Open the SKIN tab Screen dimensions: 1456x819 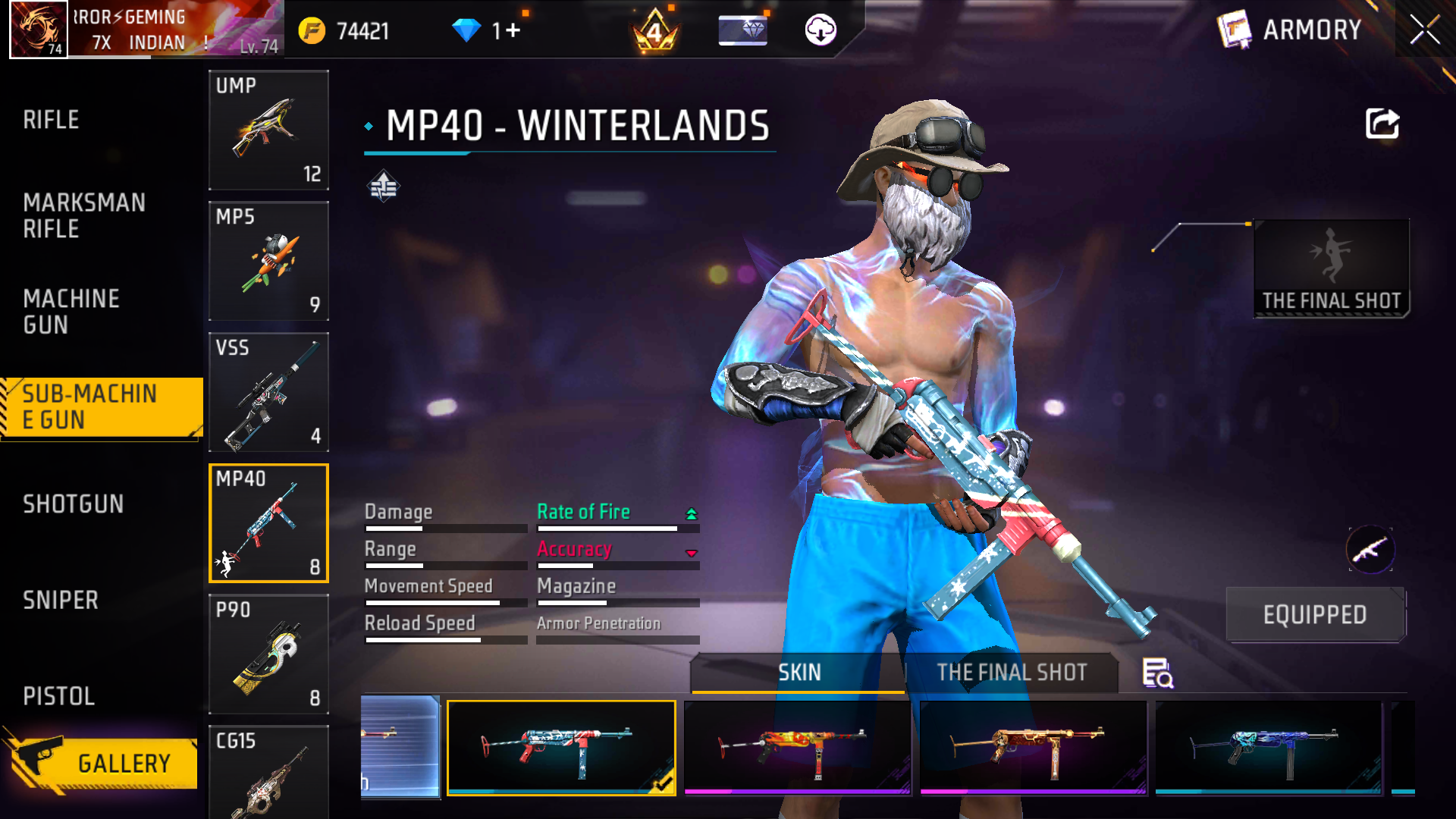[x=799, y=673]
